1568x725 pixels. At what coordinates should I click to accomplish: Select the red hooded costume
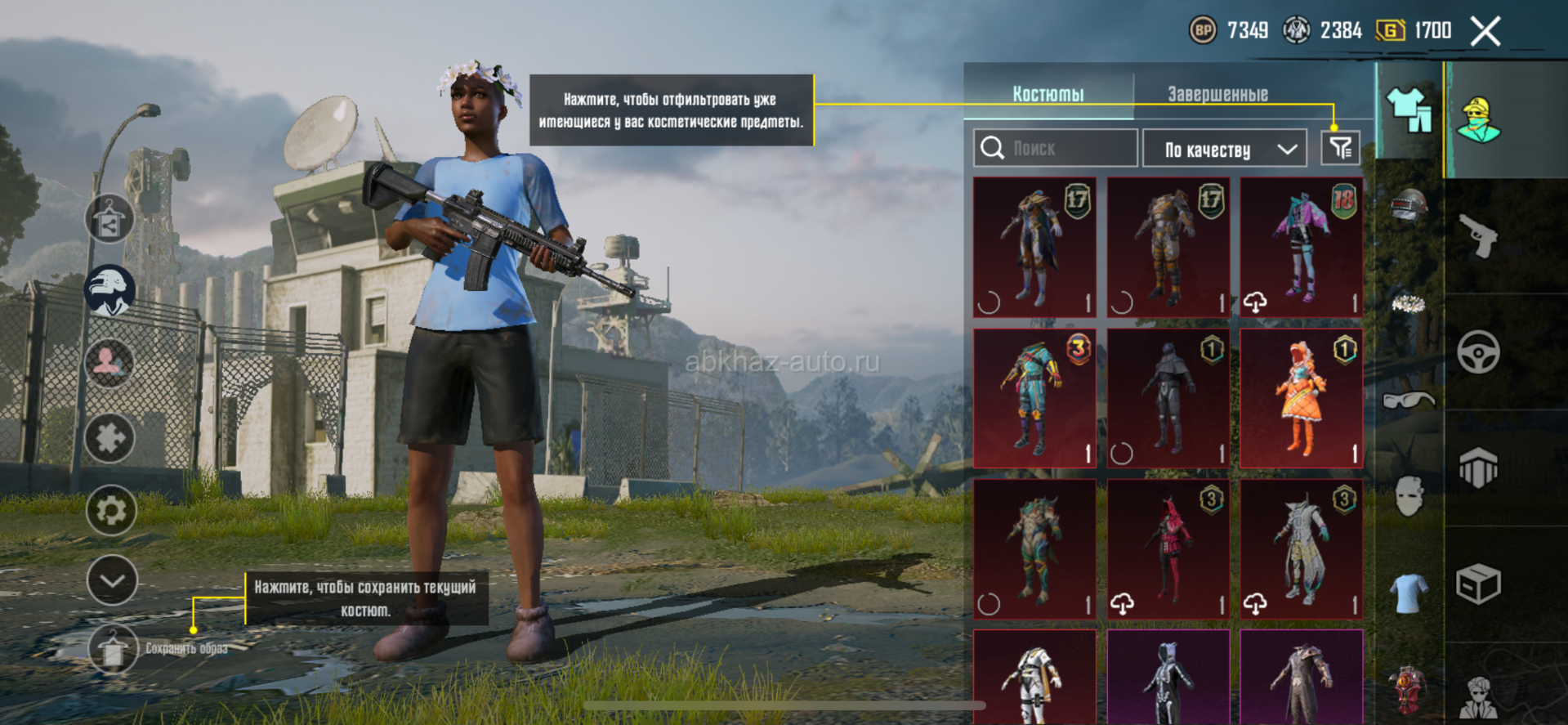1168,548
